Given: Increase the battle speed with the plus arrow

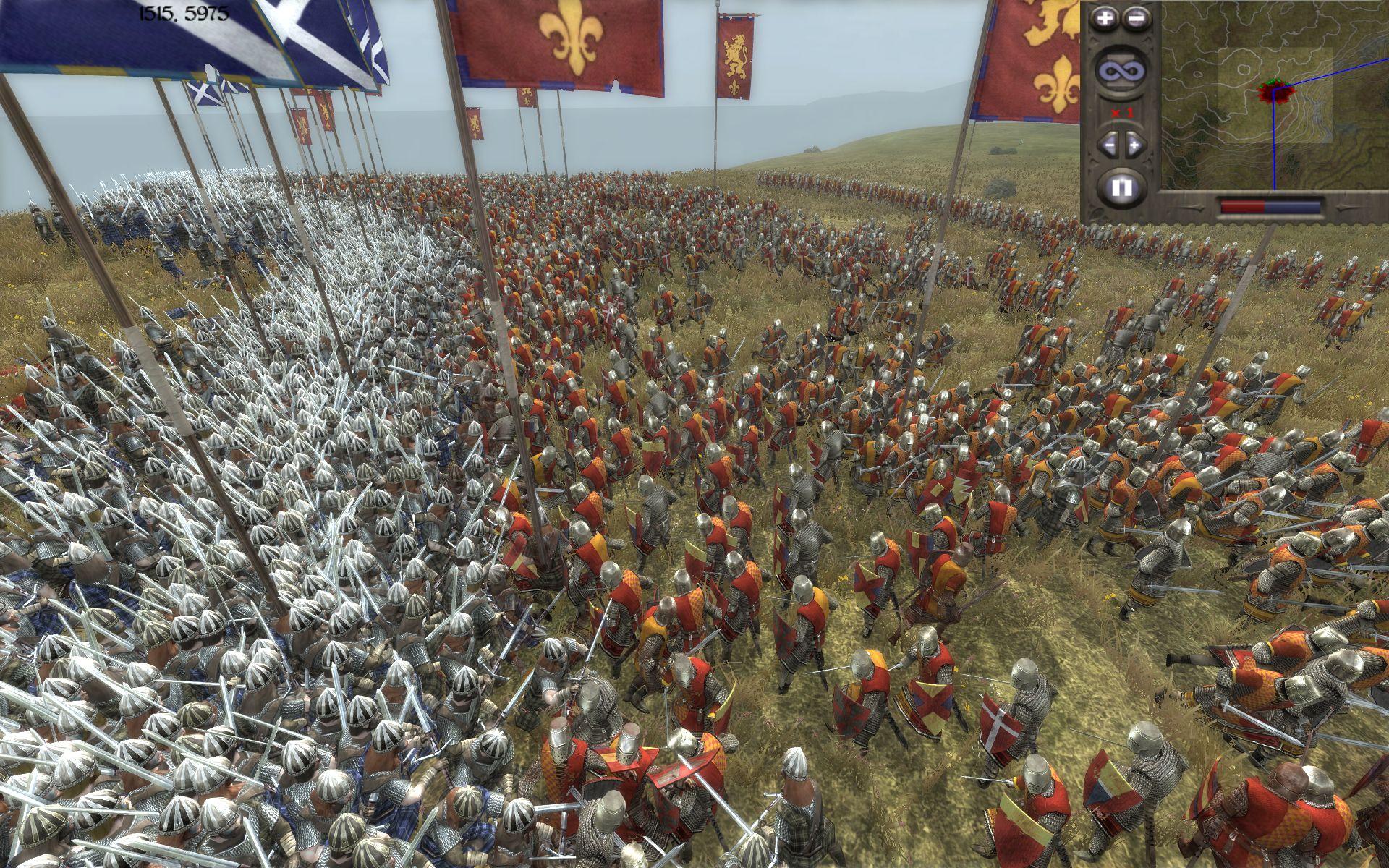Looking at the screenshot, I should click(1134, 145).
